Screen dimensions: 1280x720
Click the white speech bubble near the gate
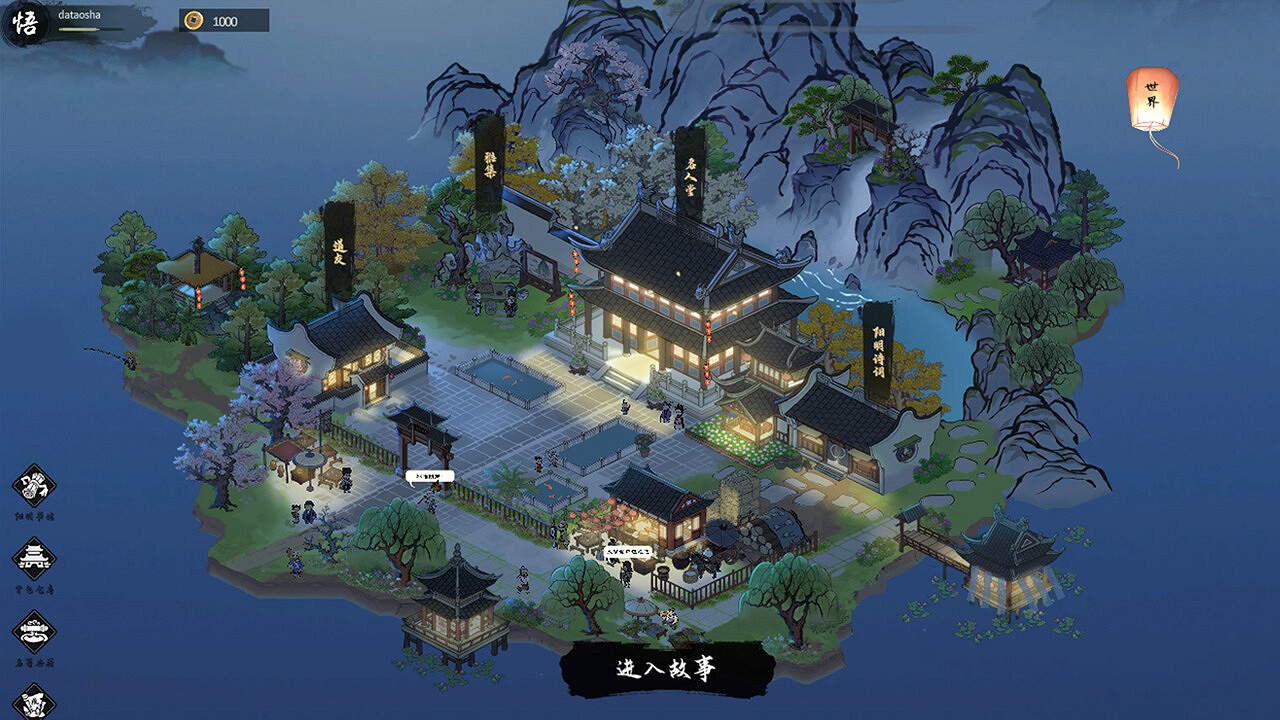(x=430, y=476)
